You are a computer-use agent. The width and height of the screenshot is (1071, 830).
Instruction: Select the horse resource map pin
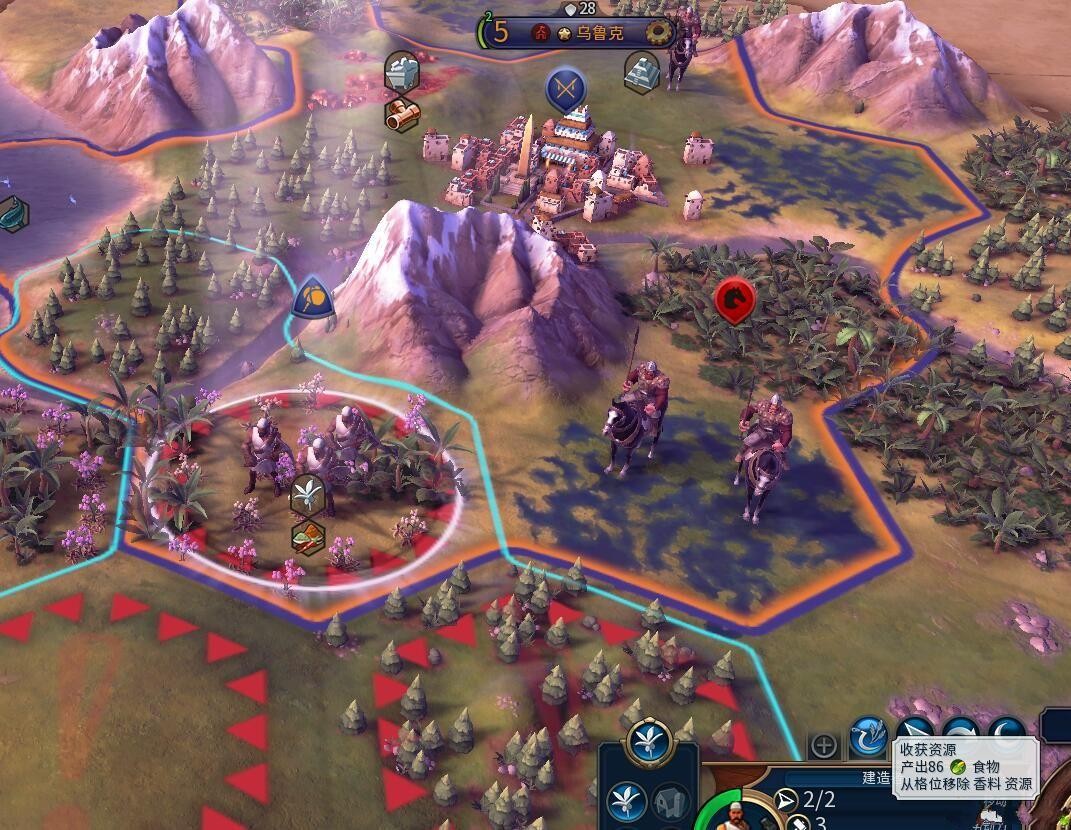point(735,299)
